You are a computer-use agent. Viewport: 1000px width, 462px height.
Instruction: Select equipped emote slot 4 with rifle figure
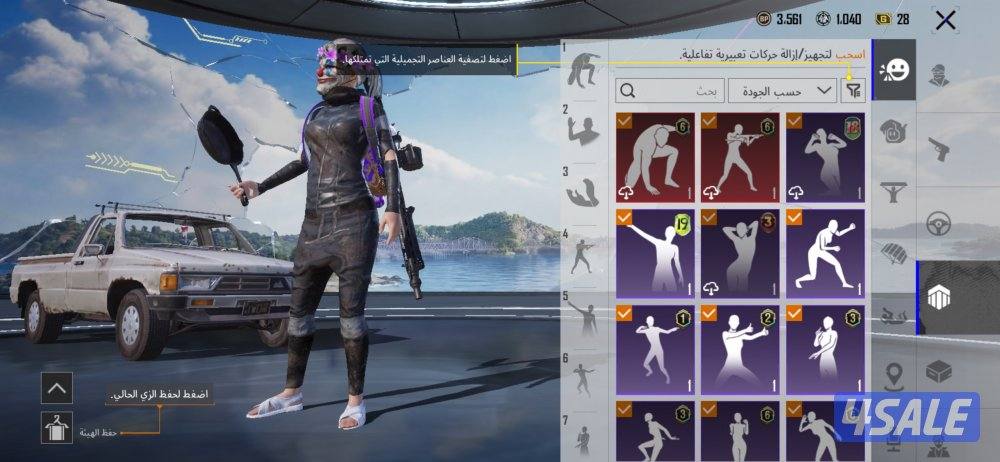(581, 257)
